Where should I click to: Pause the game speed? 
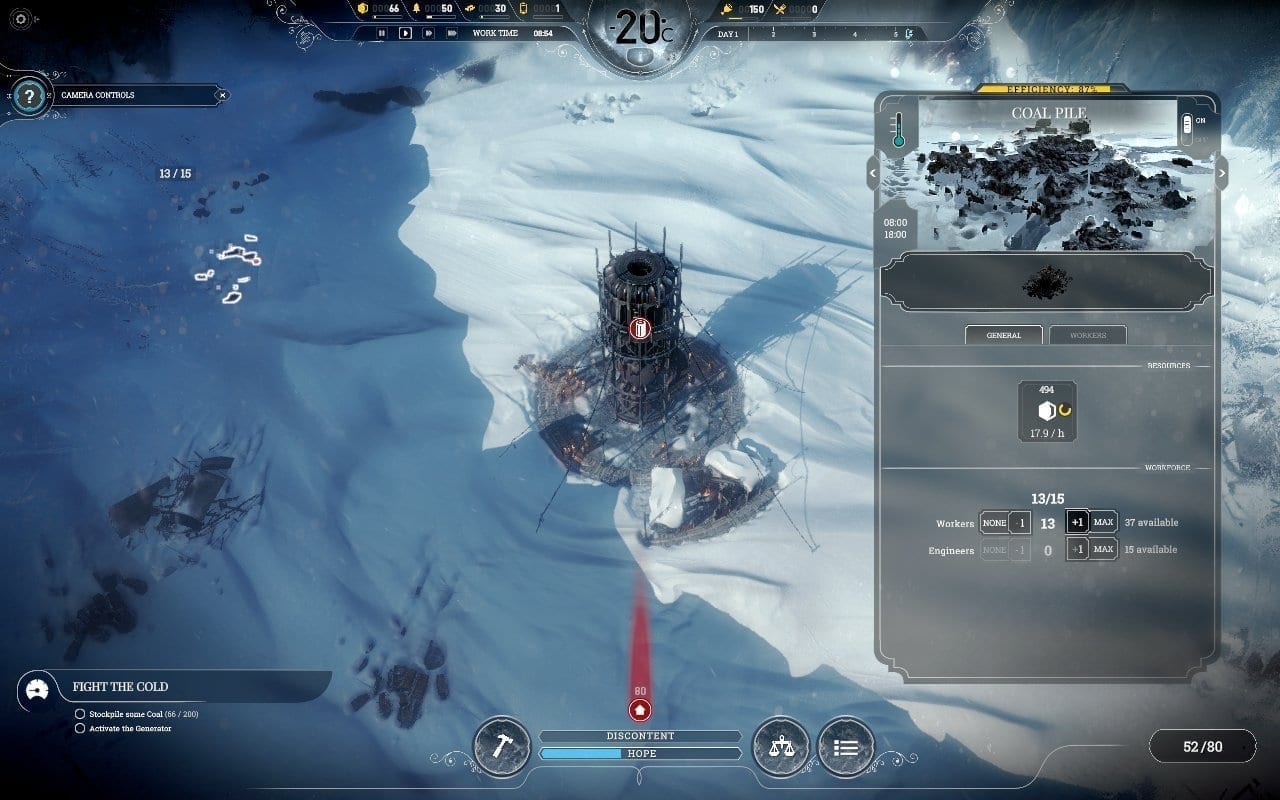(381, 33)
